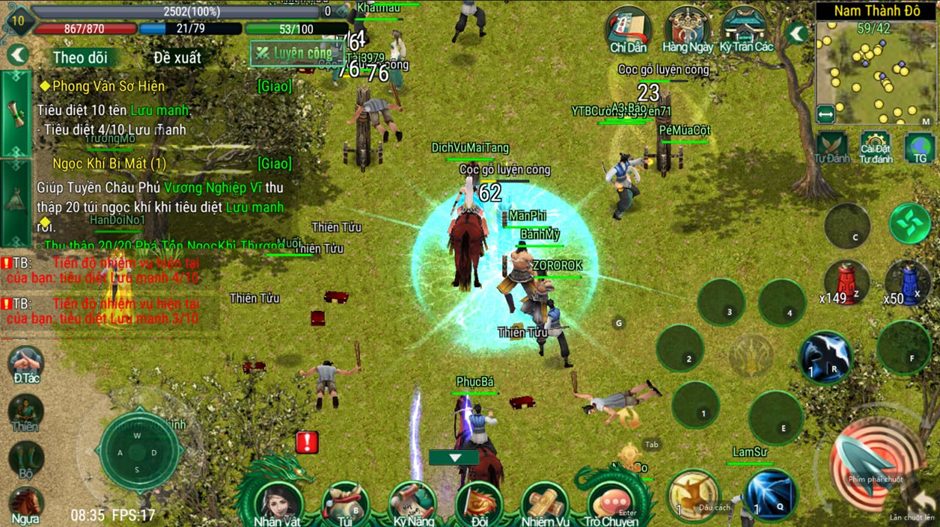Open the Chỉ Dẫn guide icon
Image resolution: width=940 pixels, height=527 pixels.
click(630, 29)
